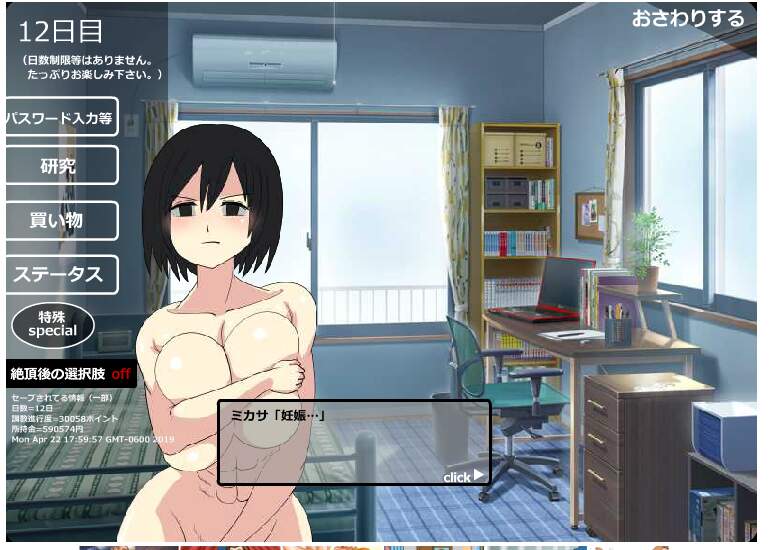
Task: Open the 研究 research menu
Action: tap(61, 166)
